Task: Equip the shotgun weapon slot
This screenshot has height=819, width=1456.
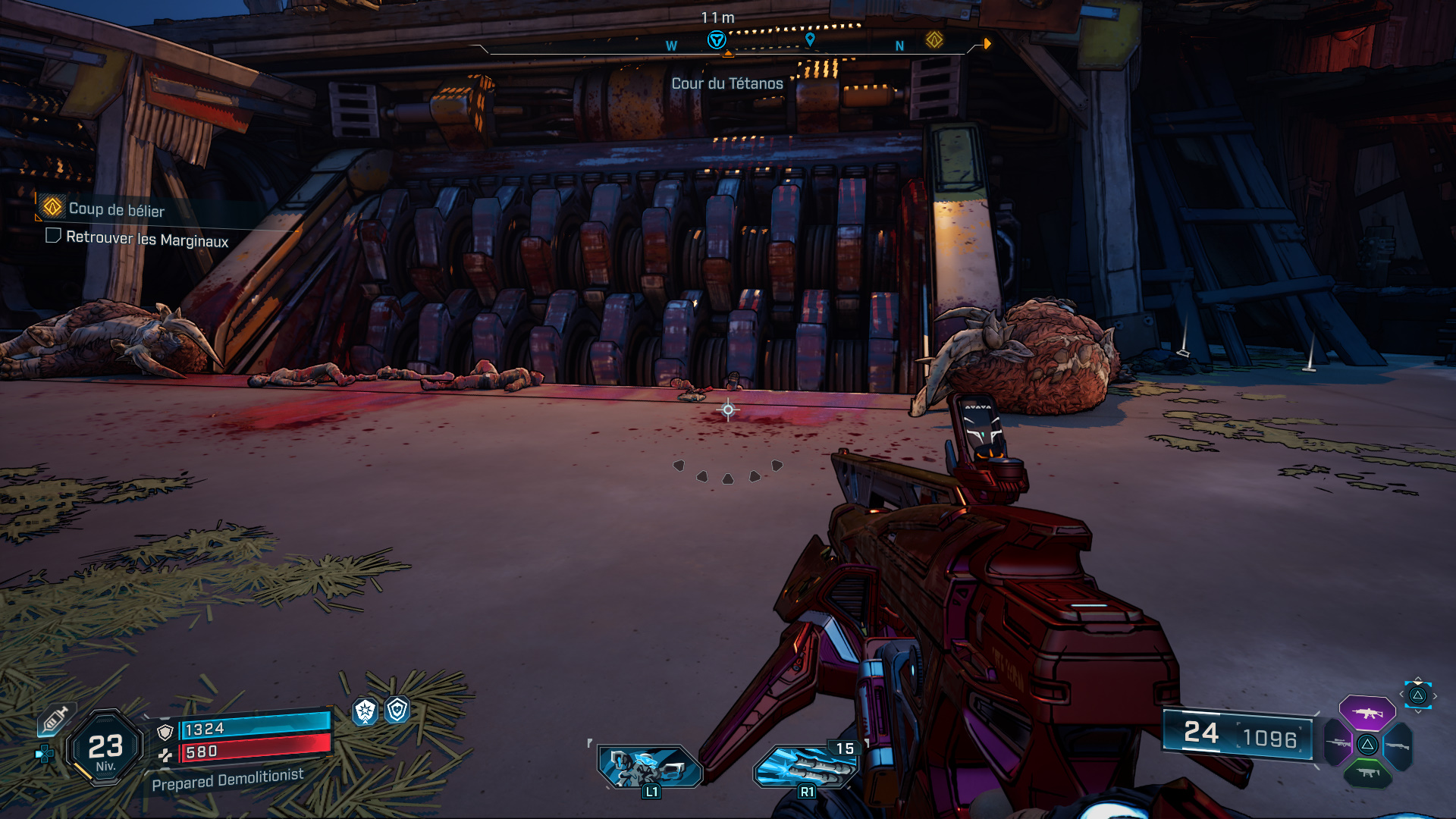Action: pos(1398,746)
